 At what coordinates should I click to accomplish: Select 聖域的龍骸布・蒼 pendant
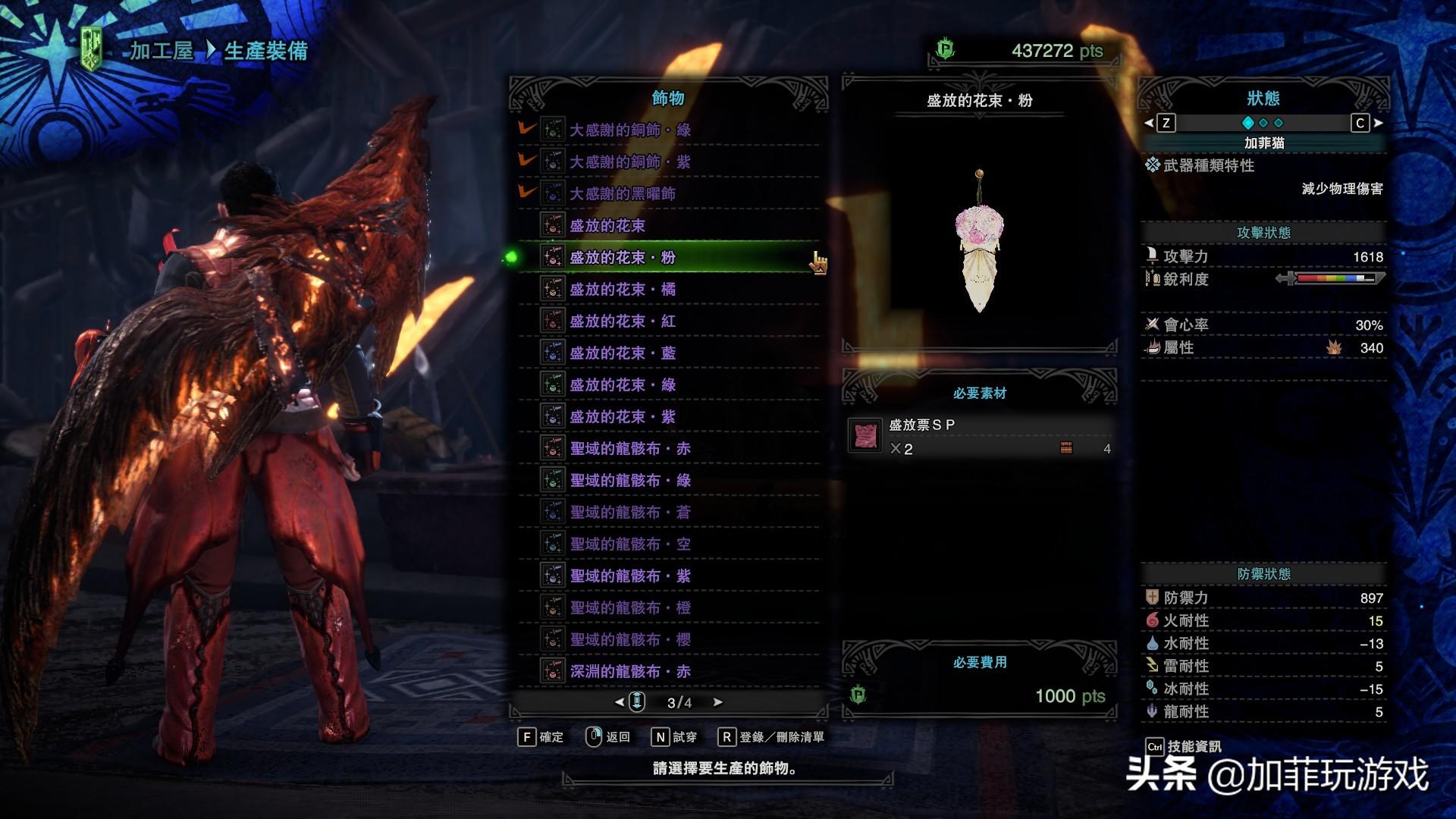tap(629, 512)
